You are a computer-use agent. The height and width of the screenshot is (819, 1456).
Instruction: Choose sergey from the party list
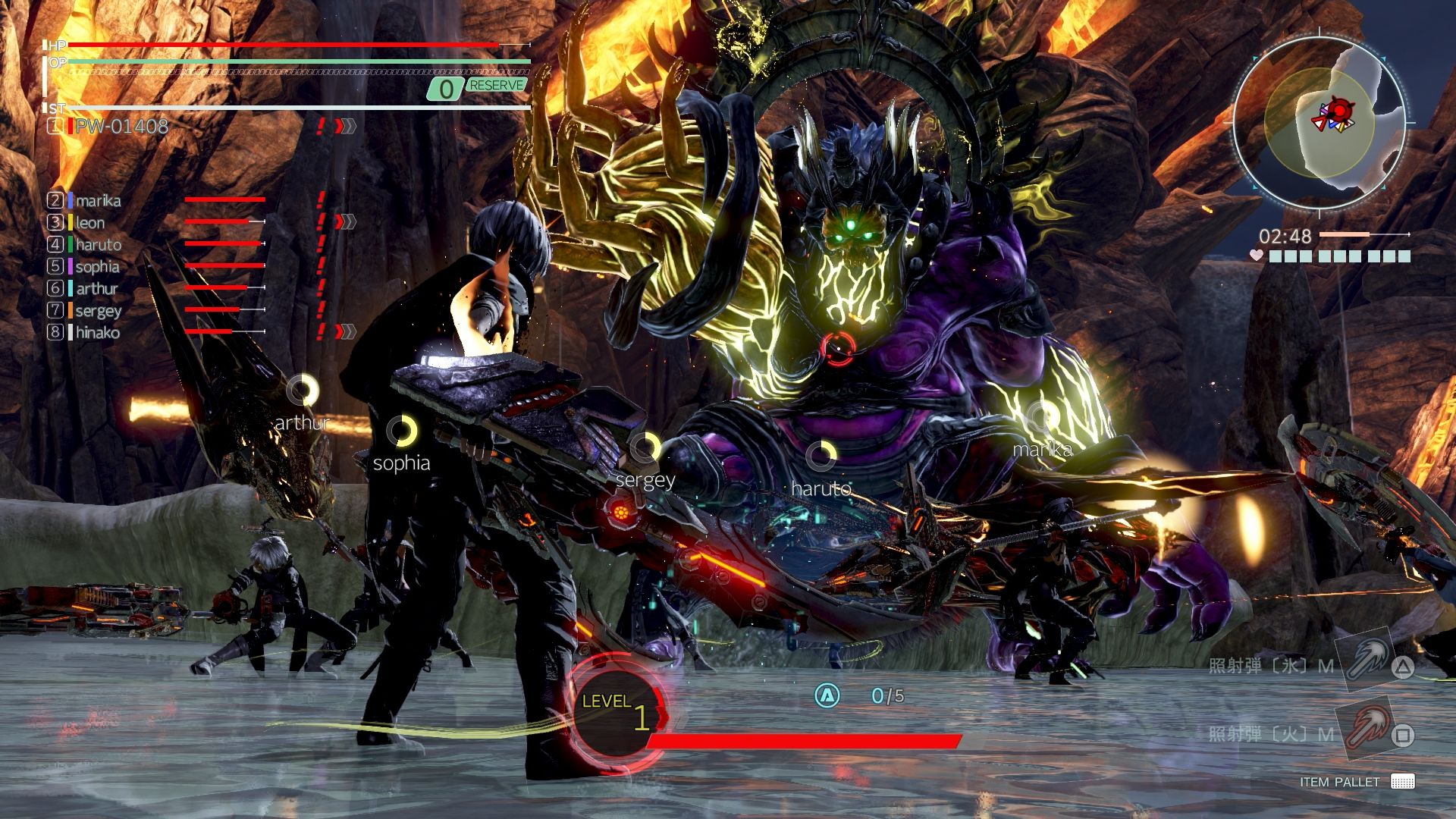(98, 311)
